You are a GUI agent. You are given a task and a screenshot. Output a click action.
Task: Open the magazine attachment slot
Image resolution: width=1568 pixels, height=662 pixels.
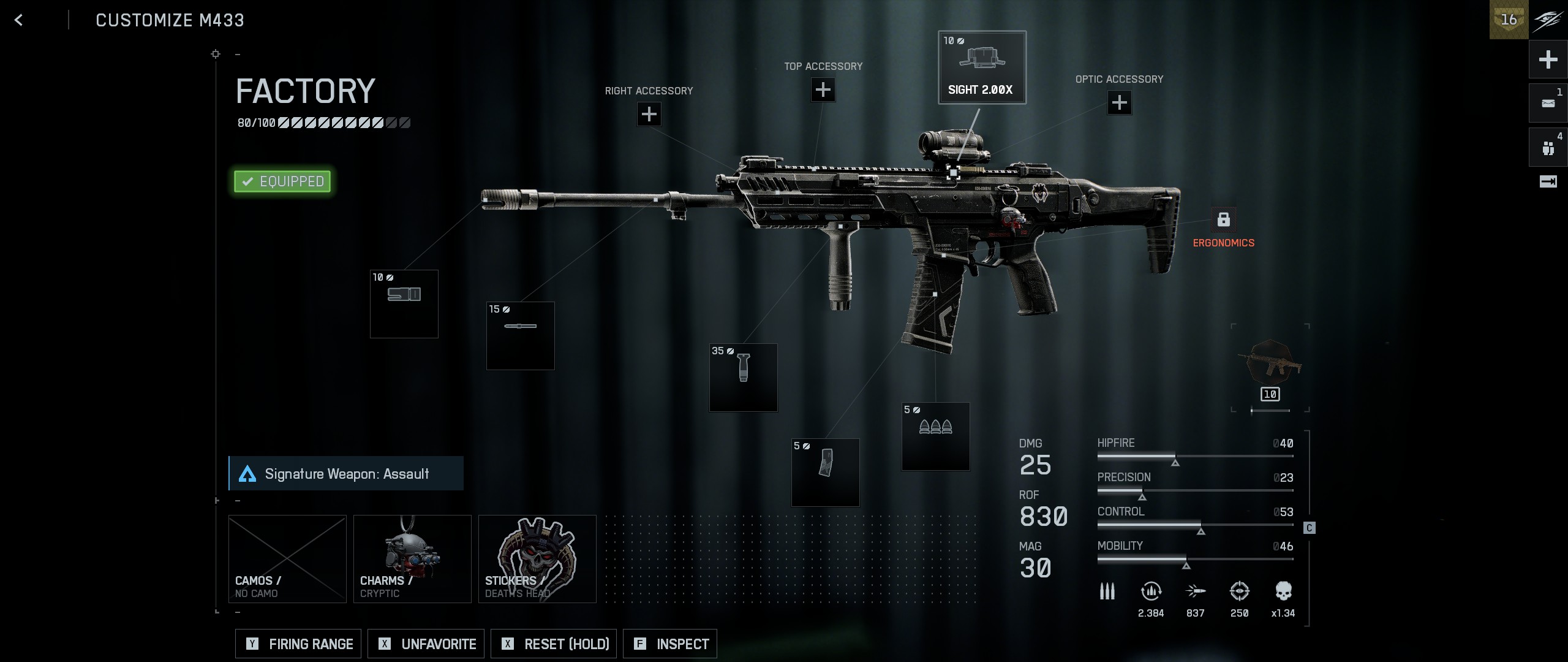pyautogui.click(x=825, y=473)
